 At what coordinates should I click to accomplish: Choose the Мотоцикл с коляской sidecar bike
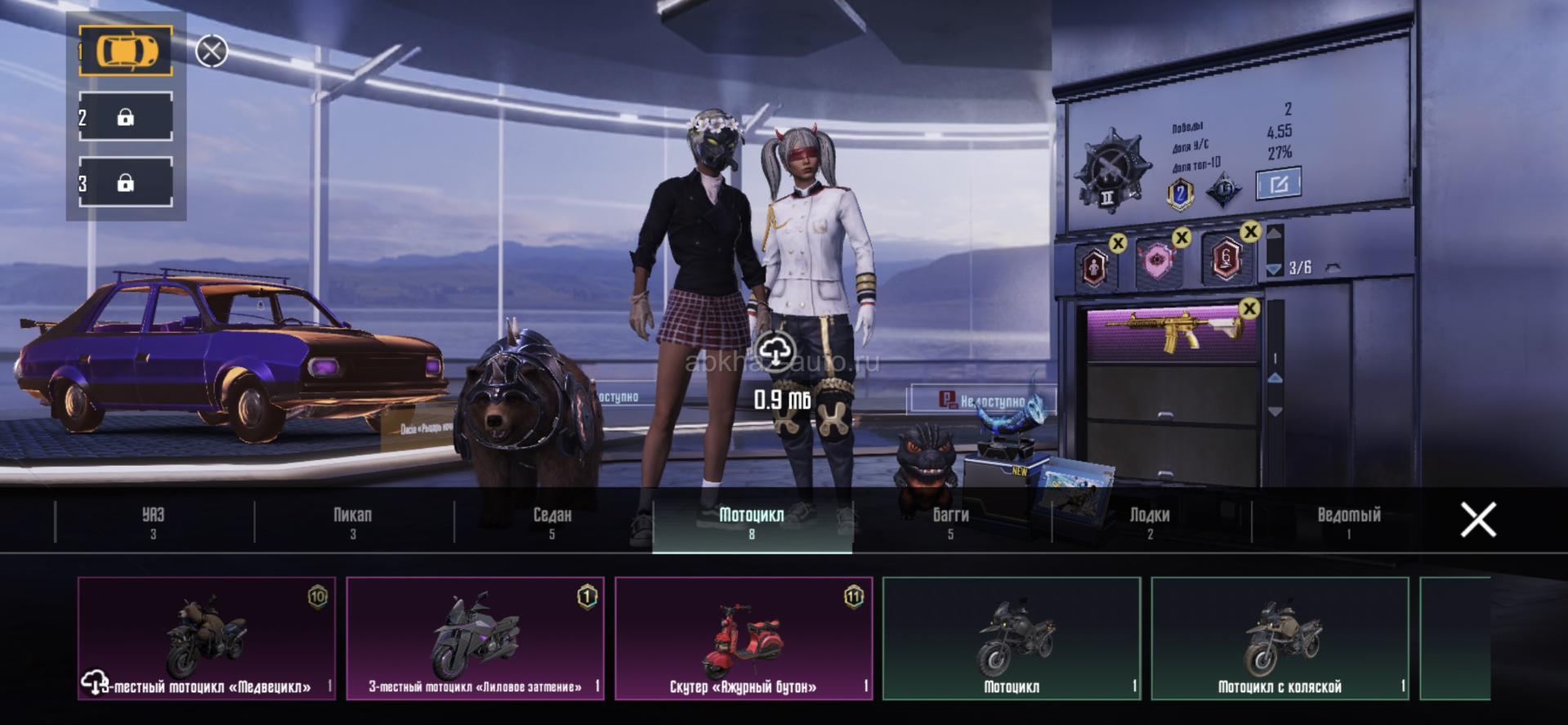tap(1280, 638)
